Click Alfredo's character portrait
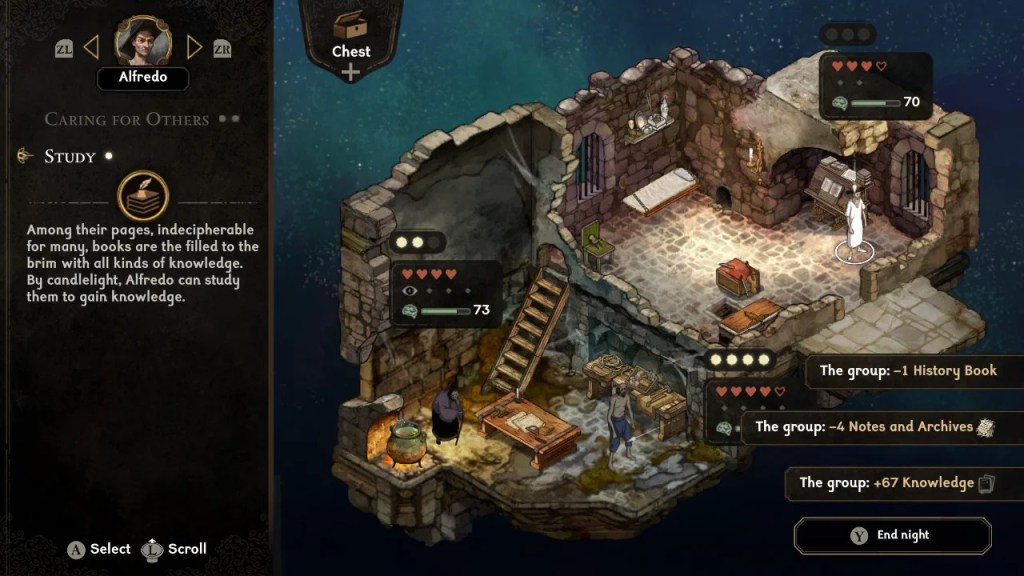This screenshot has width=1024, height=576. [x=143, y=41]
